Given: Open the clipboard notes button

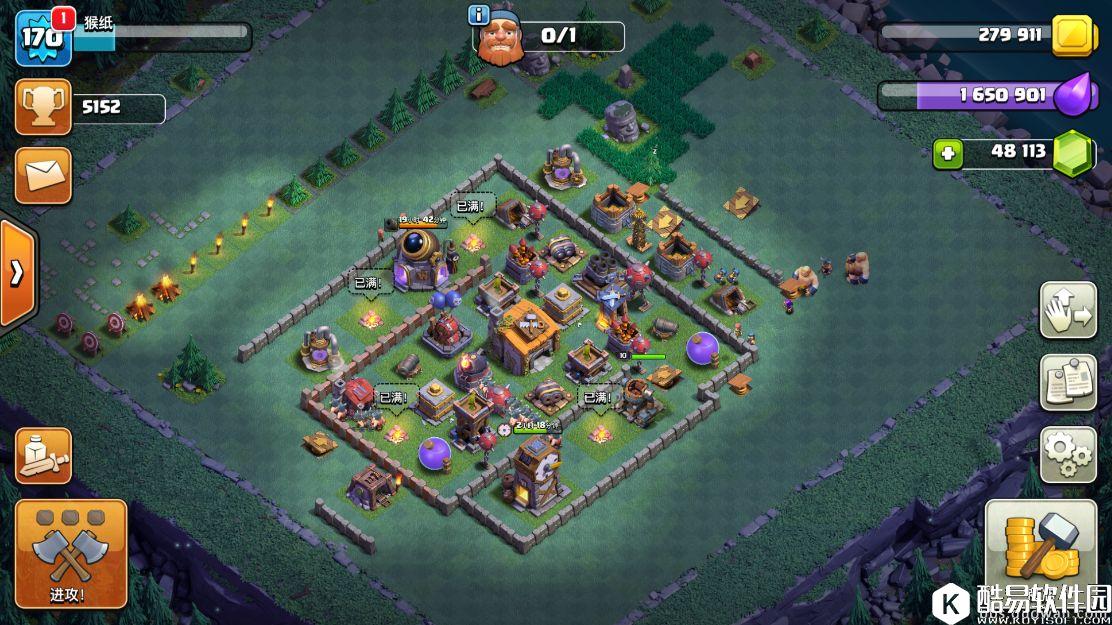Looking at the screenshot, I should tap(1068, 382).
